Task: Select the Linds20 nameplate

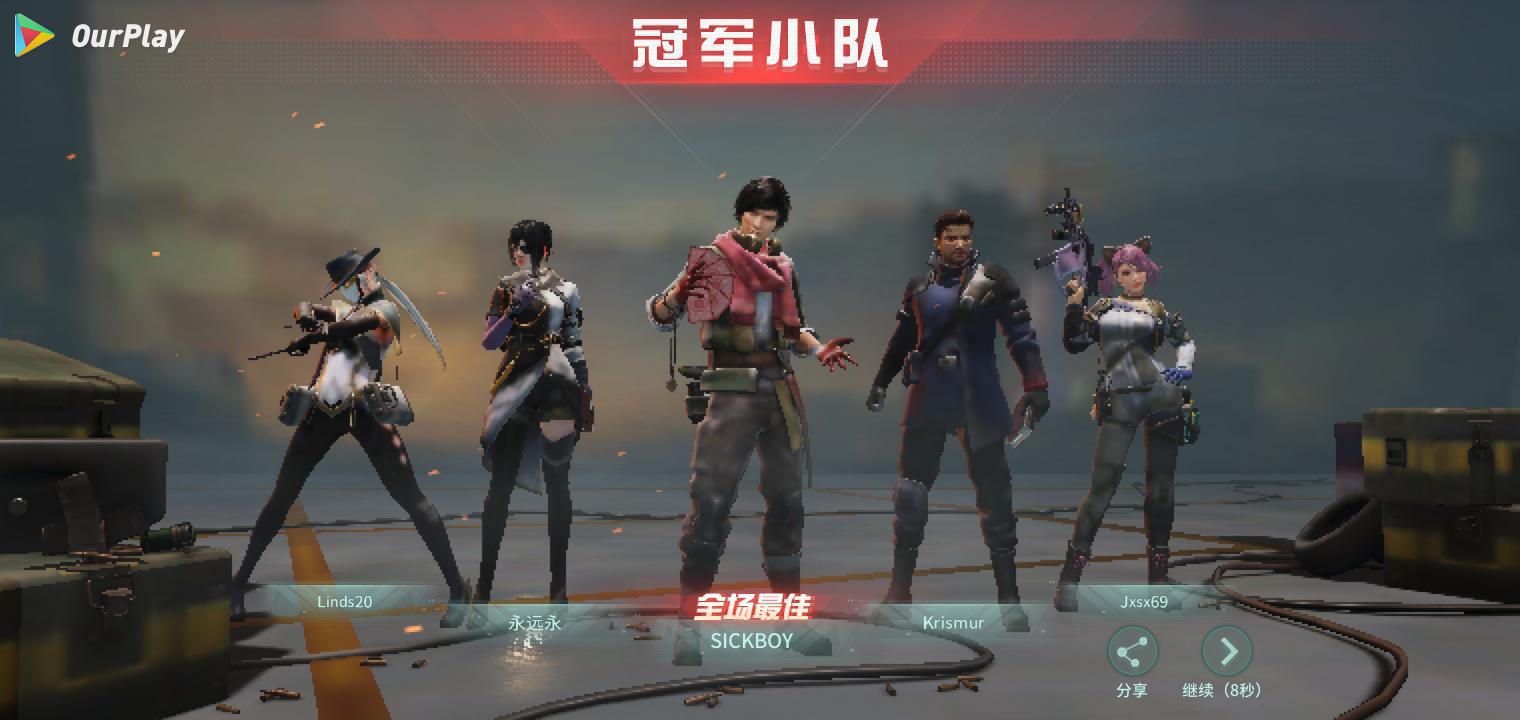Action: click(x=344, y=601)
